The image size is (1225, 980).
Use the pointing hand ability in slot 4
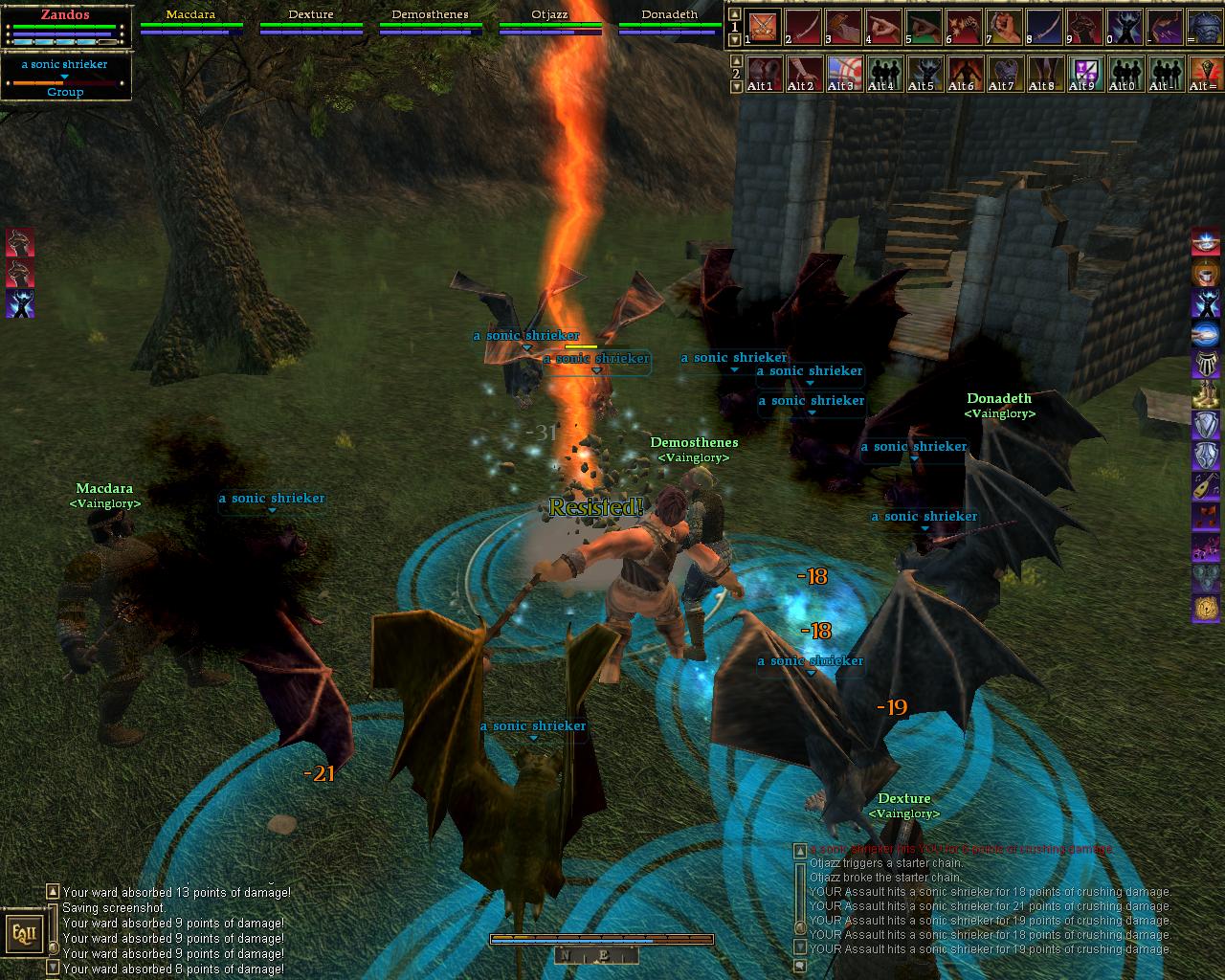(883, 26)
